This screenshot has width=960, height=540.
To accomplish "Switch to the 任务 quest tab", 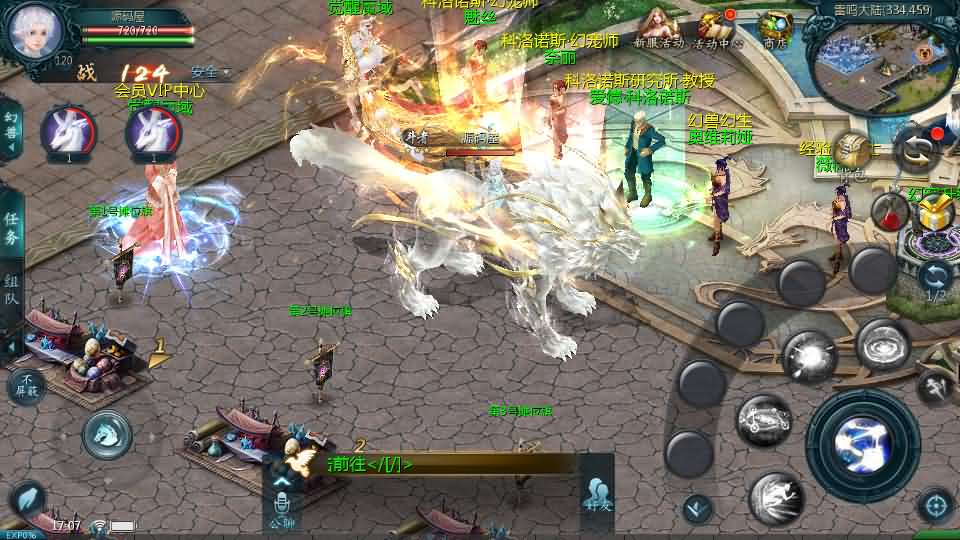I will pyautogui.click(x=12, y=228).
